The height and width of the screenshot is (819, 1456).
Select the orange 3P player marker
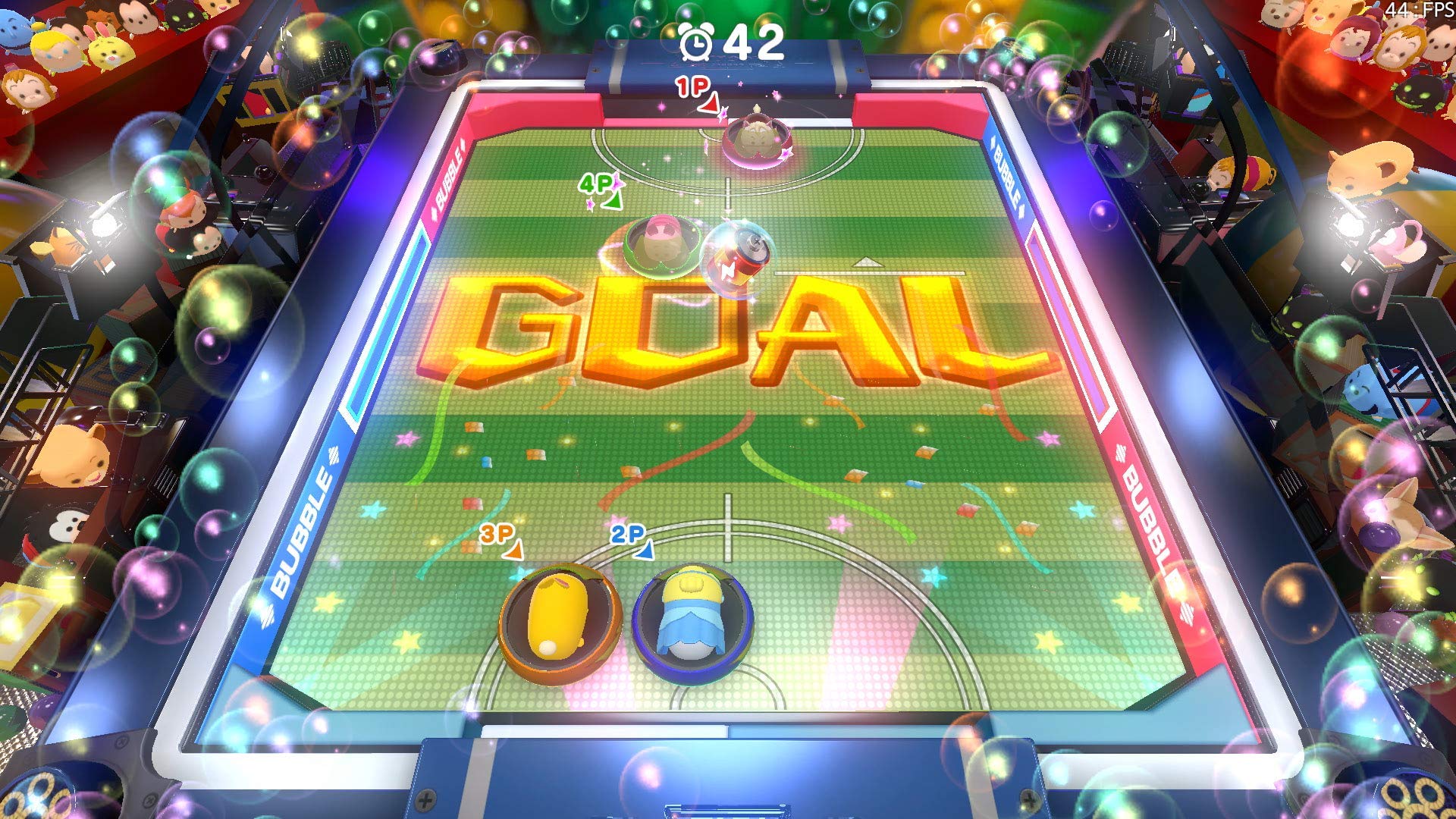click(497, 536)
